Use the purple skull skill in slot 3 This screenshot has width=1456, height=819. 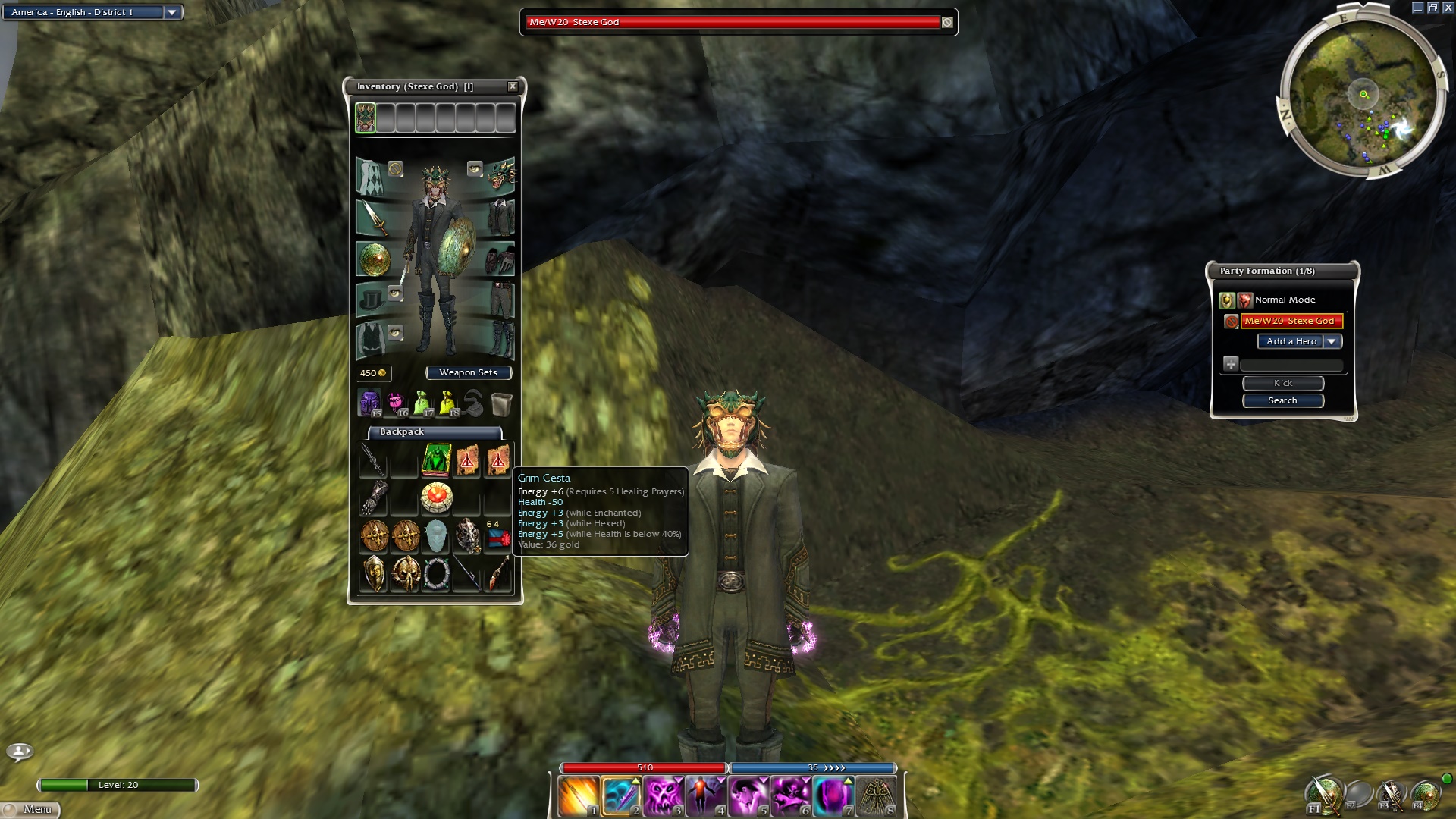[x=663, y=797]
